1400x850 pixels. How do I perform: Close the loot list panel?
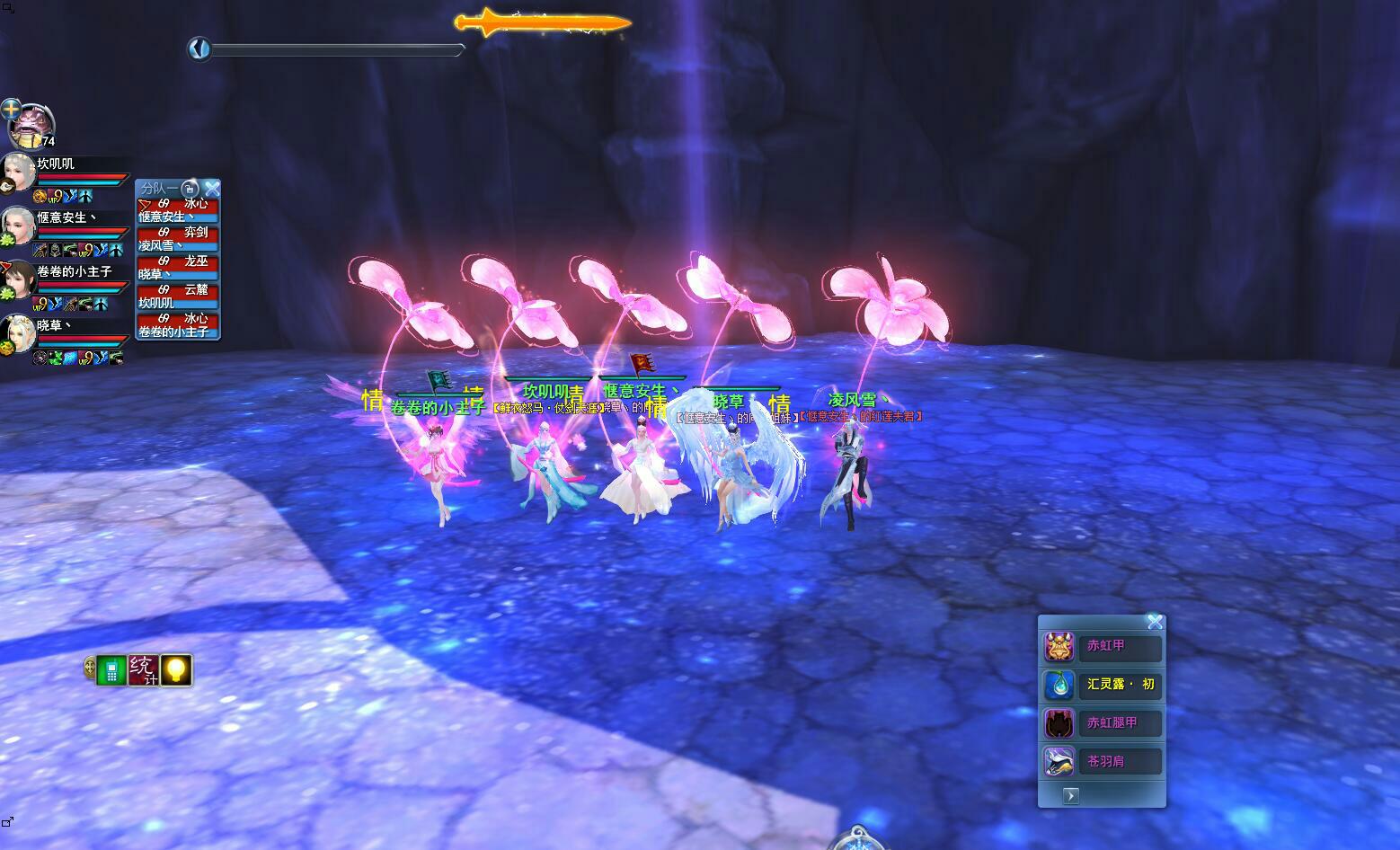point(1155,622)
